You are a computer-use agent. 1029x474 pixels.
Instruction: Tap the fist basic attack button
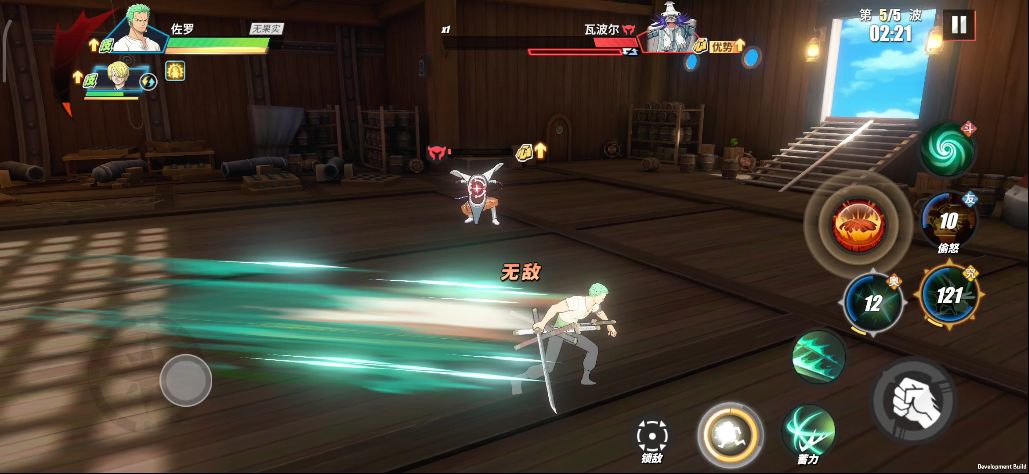pyautogui.click(x=912, y=398)
